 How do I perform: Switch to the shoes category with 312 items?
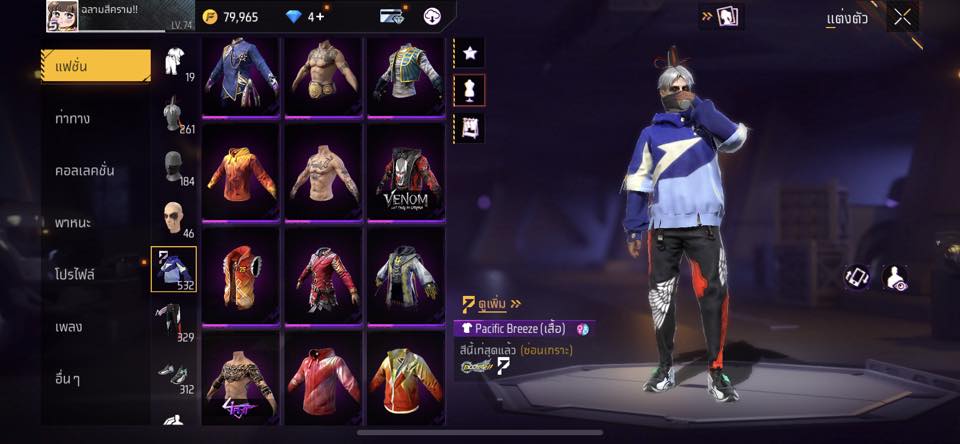tap(174, 374)
